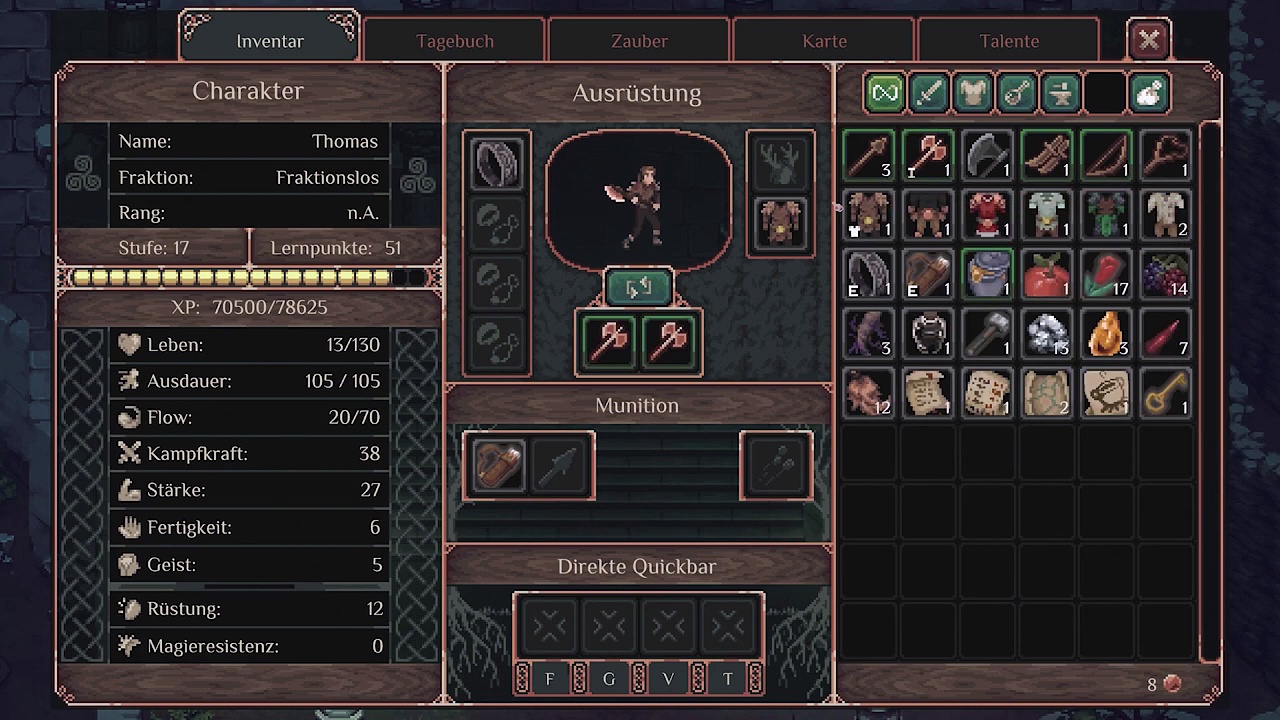This screenshot has width=1280, height=720.
Task: Select the infinity all-items filter
Action: 885,93
